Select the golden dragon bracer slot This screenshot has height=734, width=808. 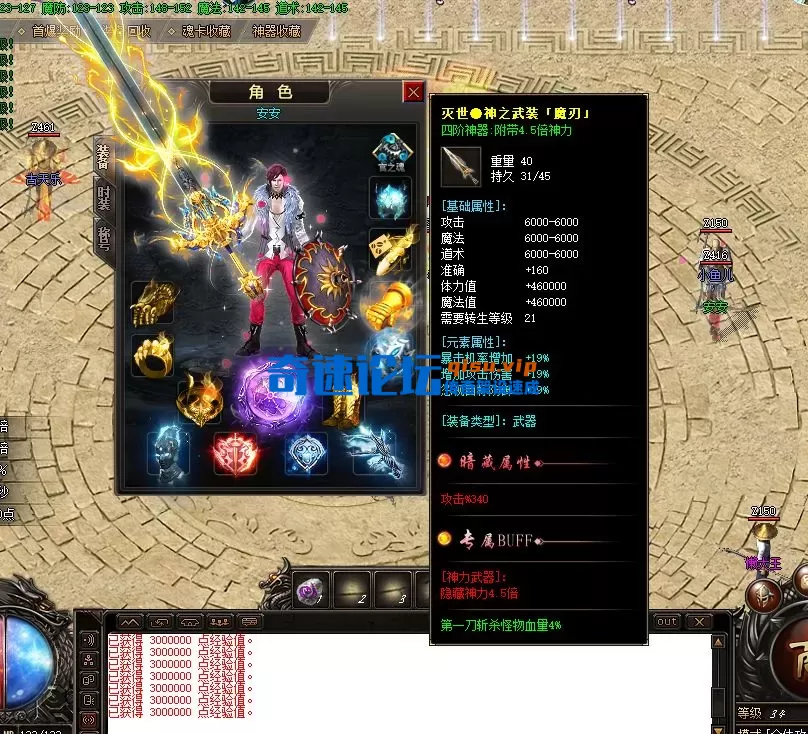[x=152, y=301]
